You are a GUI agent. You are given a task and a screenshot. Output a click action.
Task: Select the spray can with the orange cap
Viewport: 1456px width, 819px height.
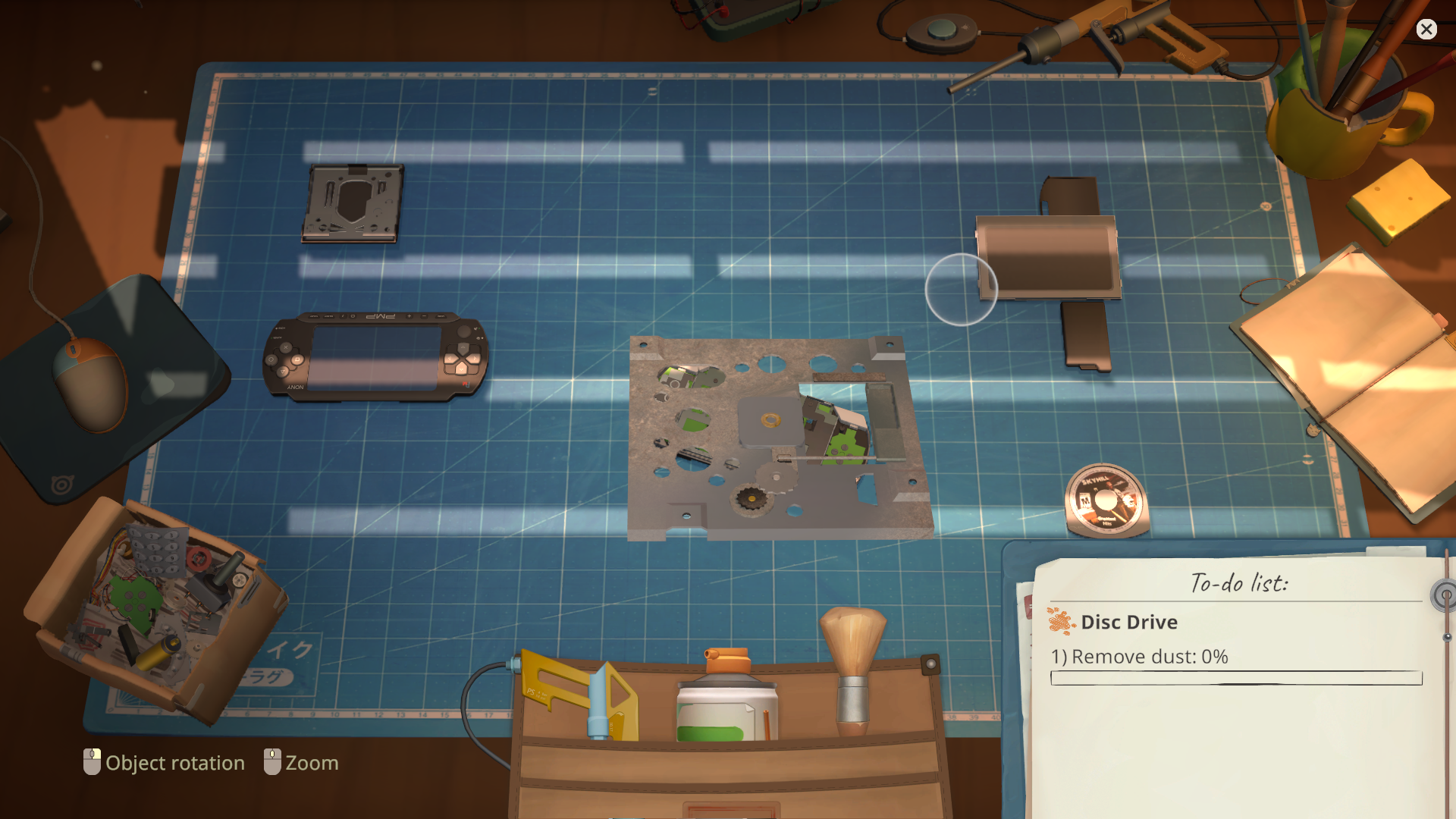(x=726, y=698)
